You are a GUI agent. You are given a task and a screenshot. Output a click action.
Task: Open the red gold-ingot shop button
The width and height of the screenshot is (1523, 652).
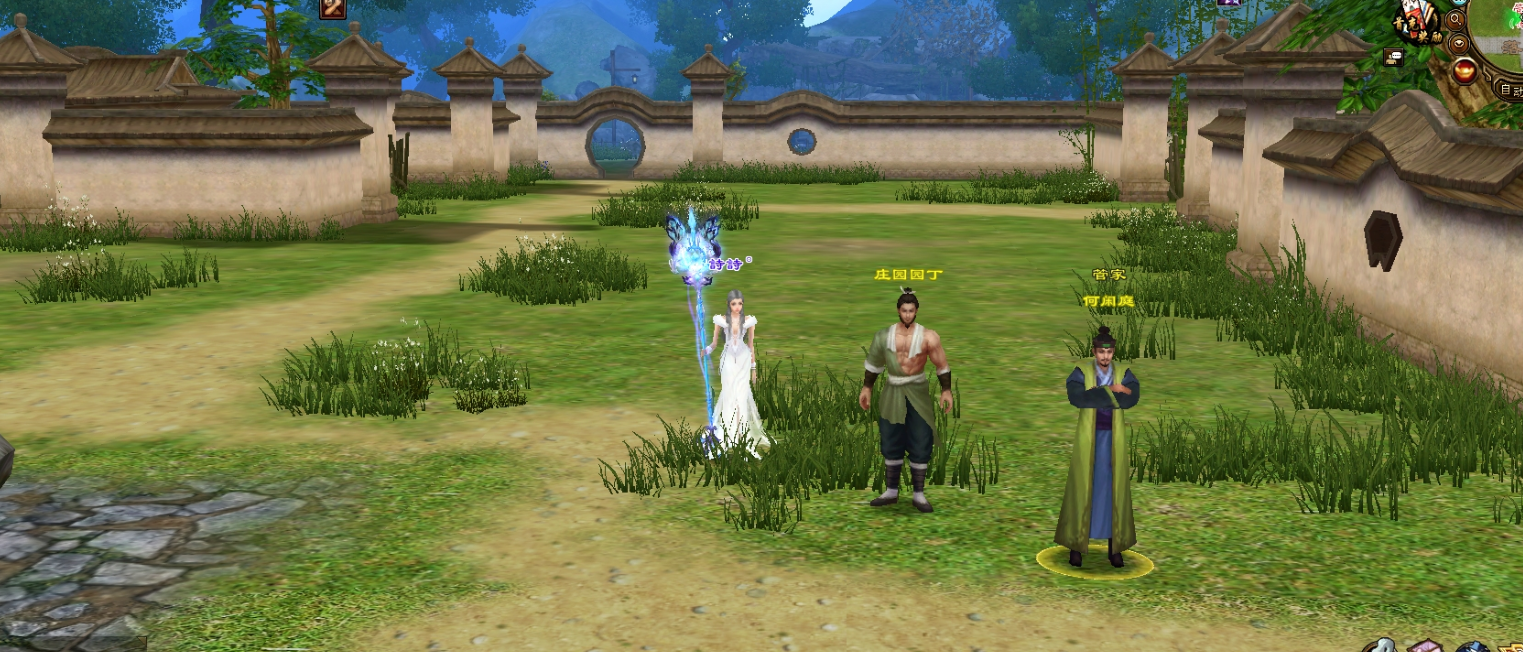1465,70
